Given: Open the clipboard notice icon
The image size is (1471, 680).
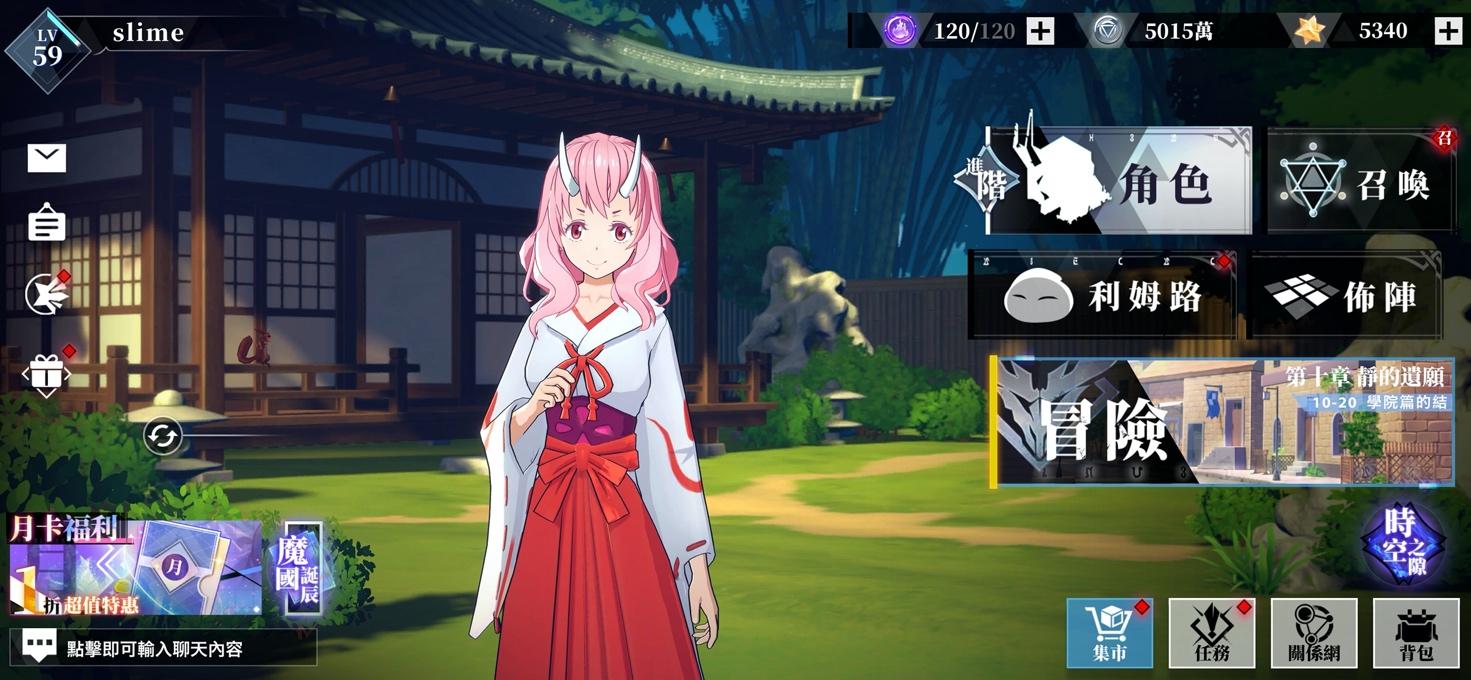Looking at the screenshot, I should [47, 223].
